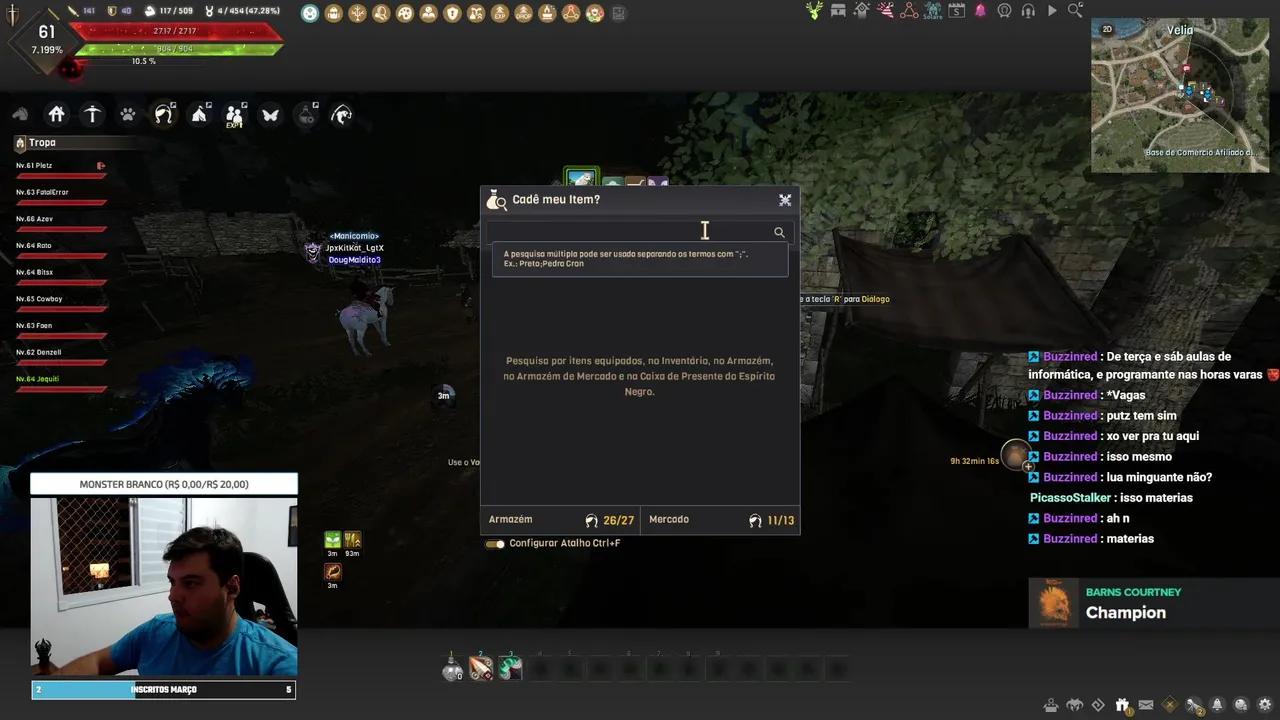Screen dimensions: 1280x720
Task: Toggle the Configurar Atalho Ctrl+F switch
Action: (x=496, y=543)
